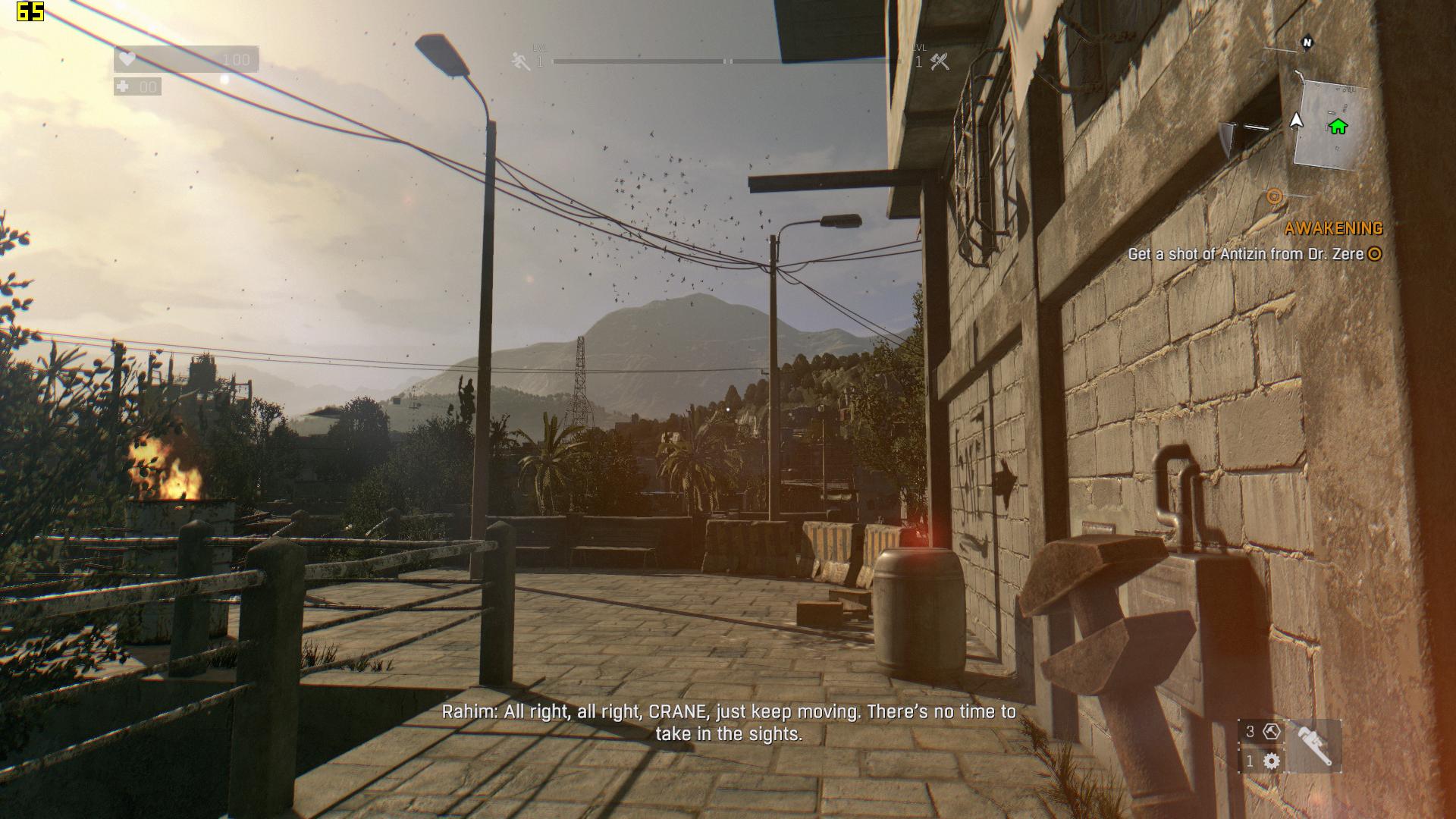
Task: Click the agility running figure level icon
Action: 521,61
